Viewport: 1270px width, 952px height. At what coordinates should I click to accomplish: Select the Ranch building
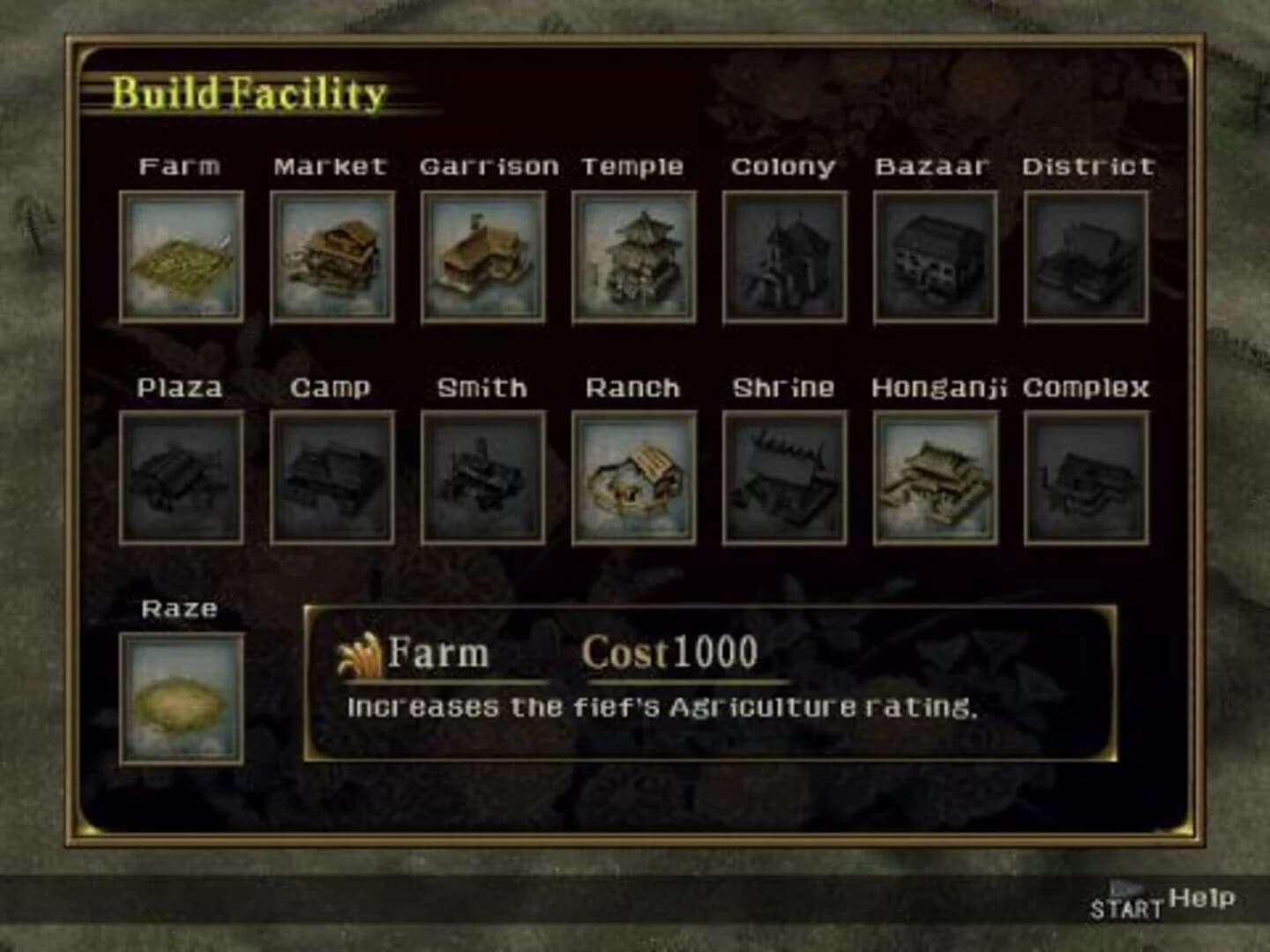point(633,477)
